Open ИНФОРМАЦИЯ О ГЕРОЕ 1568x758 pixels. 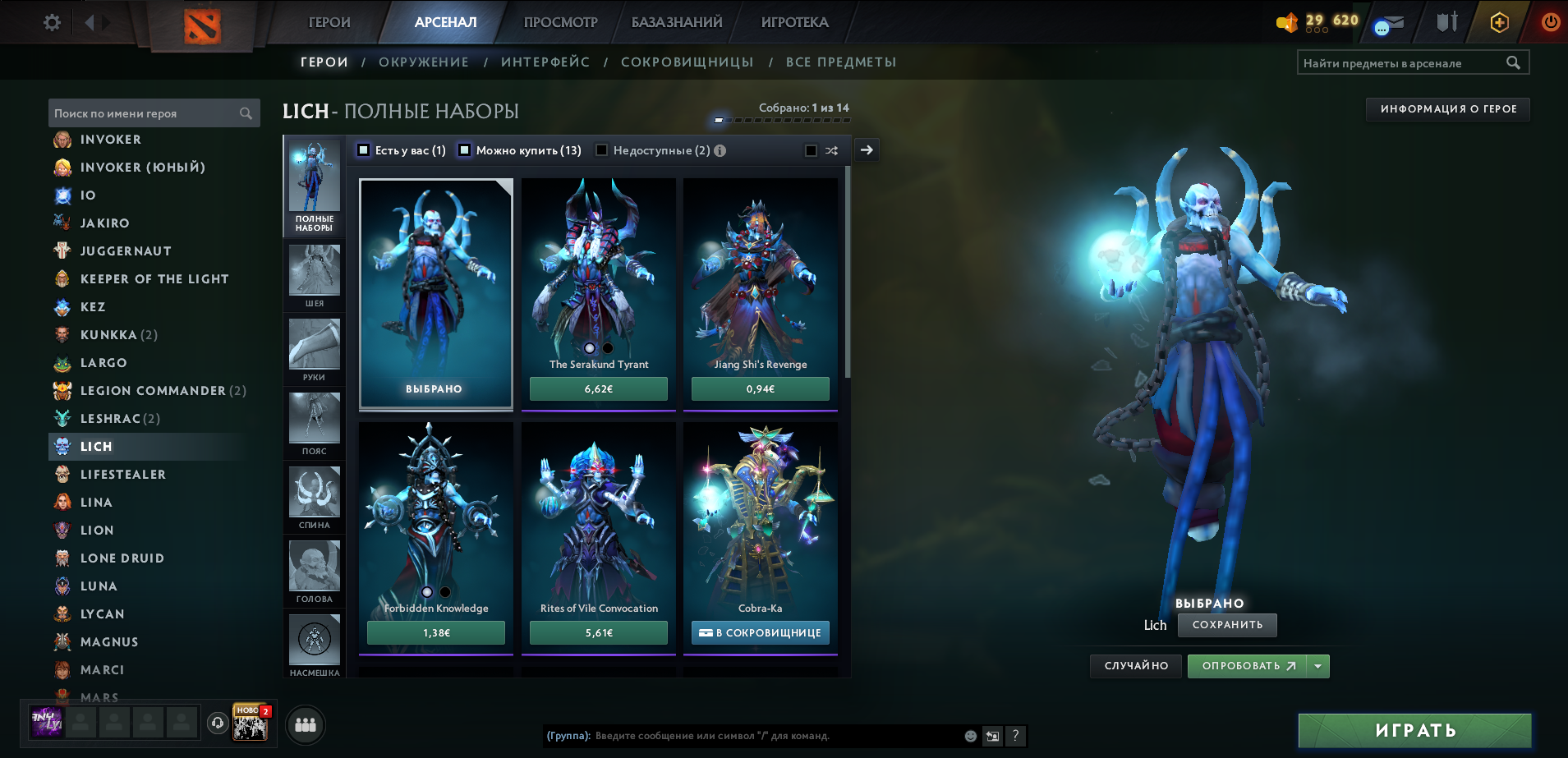(1447, 108)
